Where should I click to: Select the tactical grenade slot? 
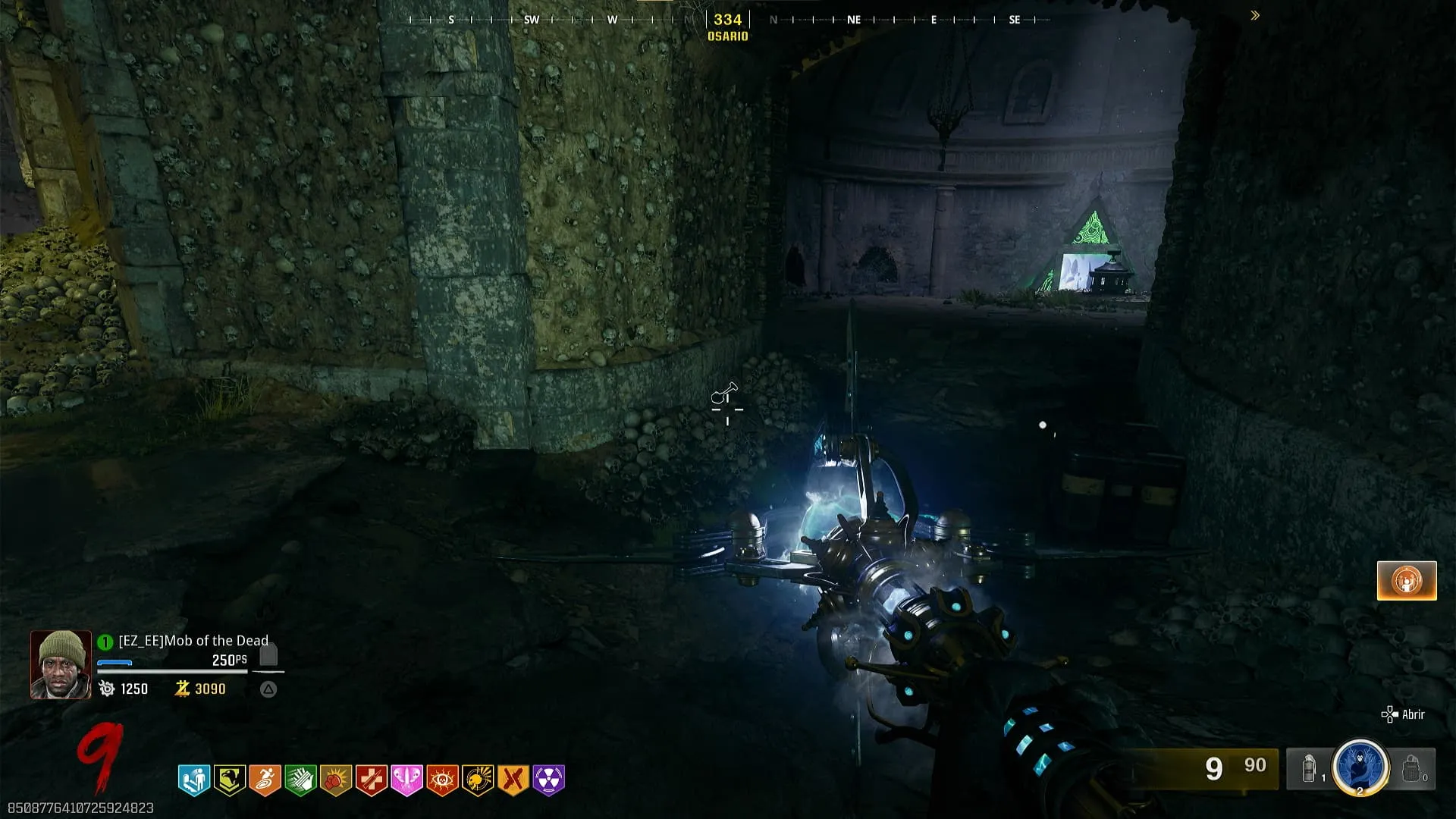click(x=1310, y=769)
